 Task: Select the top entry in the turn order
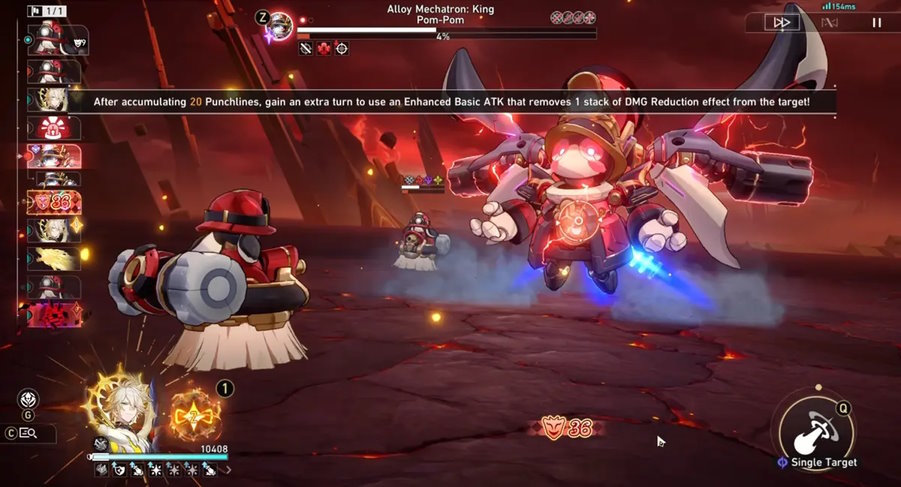pyautogui.click(x=58, y=40)
